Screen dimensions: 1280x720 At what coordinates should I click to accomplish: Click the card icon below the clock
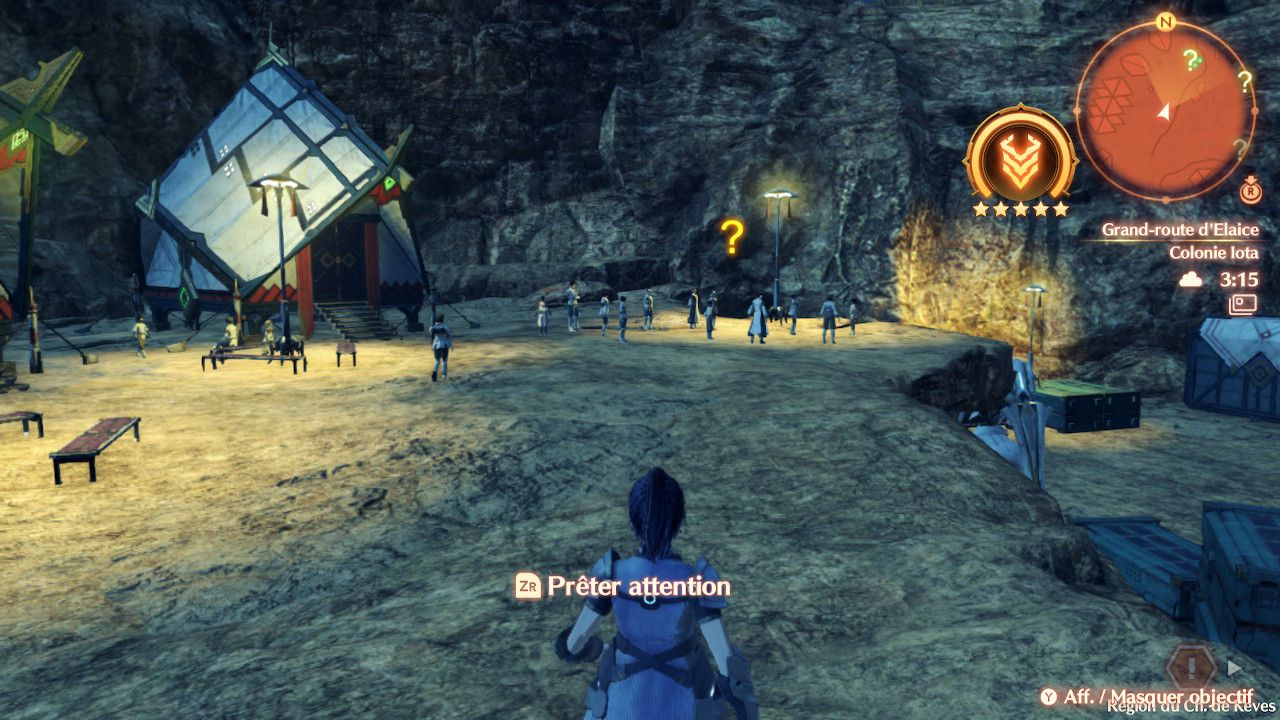pos(1244,303)
